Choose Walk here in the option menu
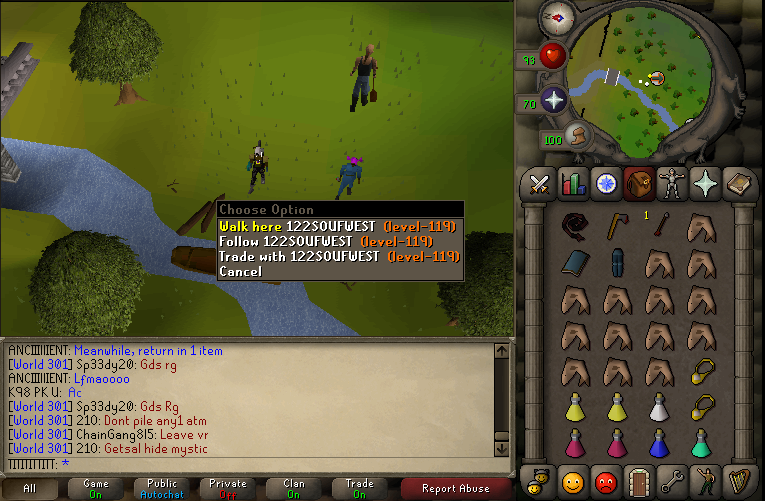 [x=300, y=226]
